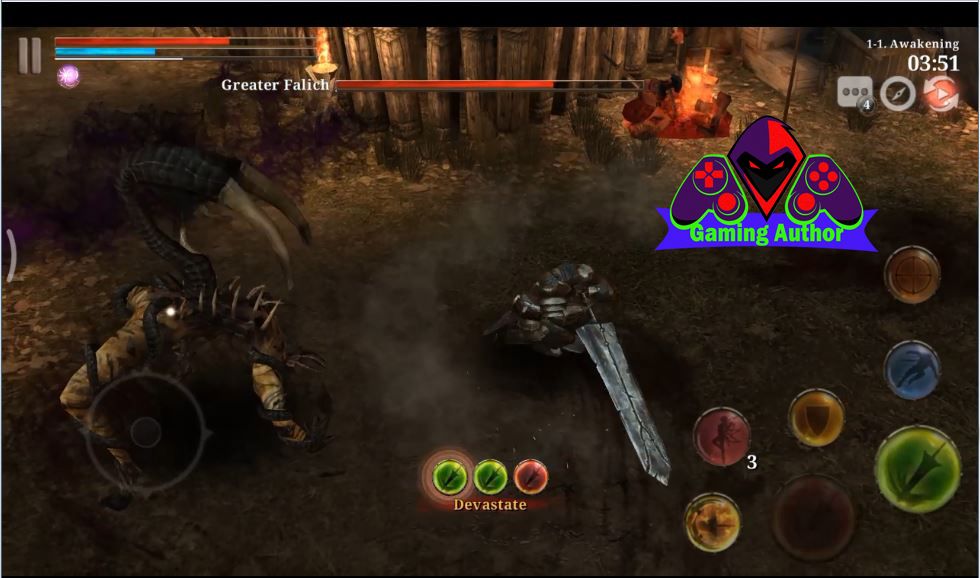Activate the orange-yellow skill at bottom
The height and width of the screenshot is (578, 980).
[x=712, y=522]
